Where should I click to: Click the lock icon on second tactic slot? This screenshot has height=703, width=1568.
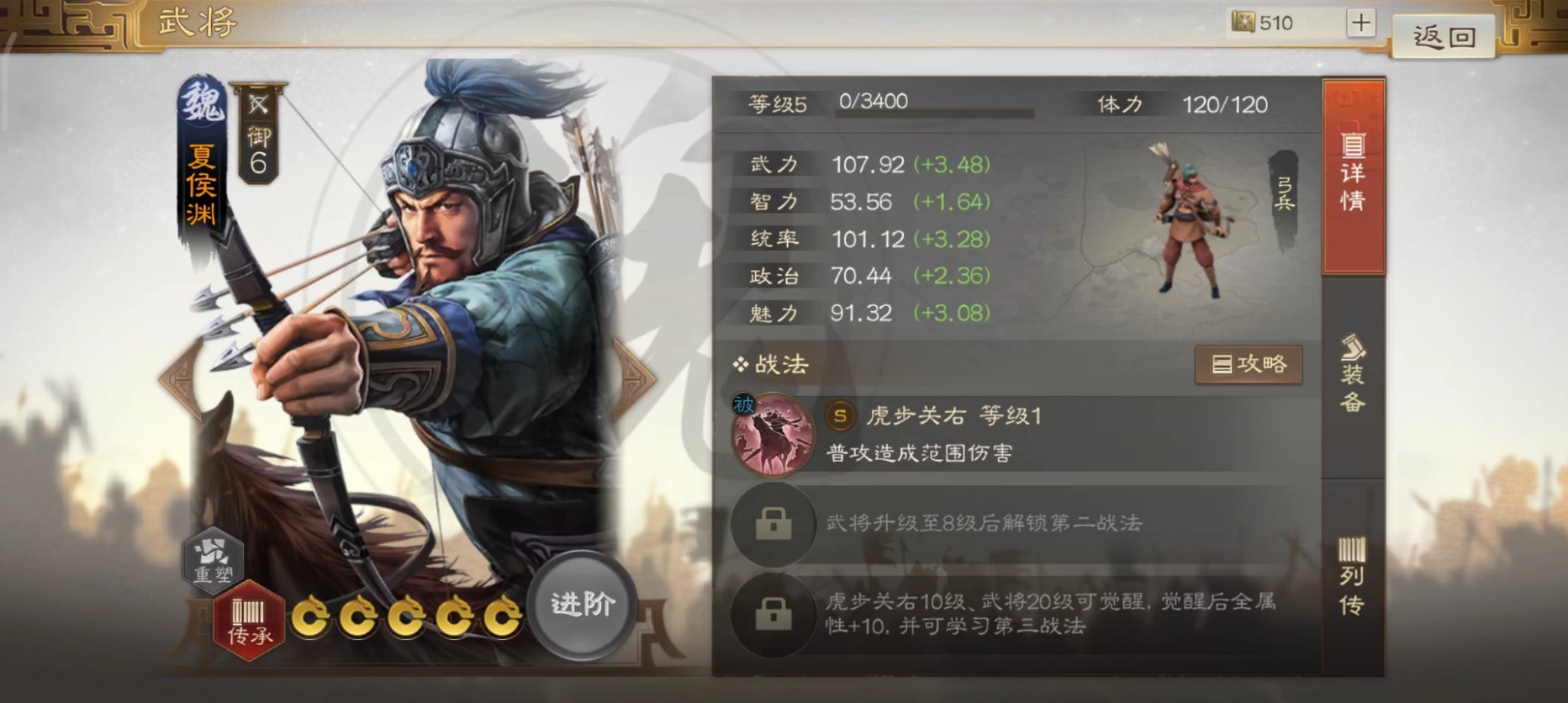pyautogui.click(x=773, y=522)
